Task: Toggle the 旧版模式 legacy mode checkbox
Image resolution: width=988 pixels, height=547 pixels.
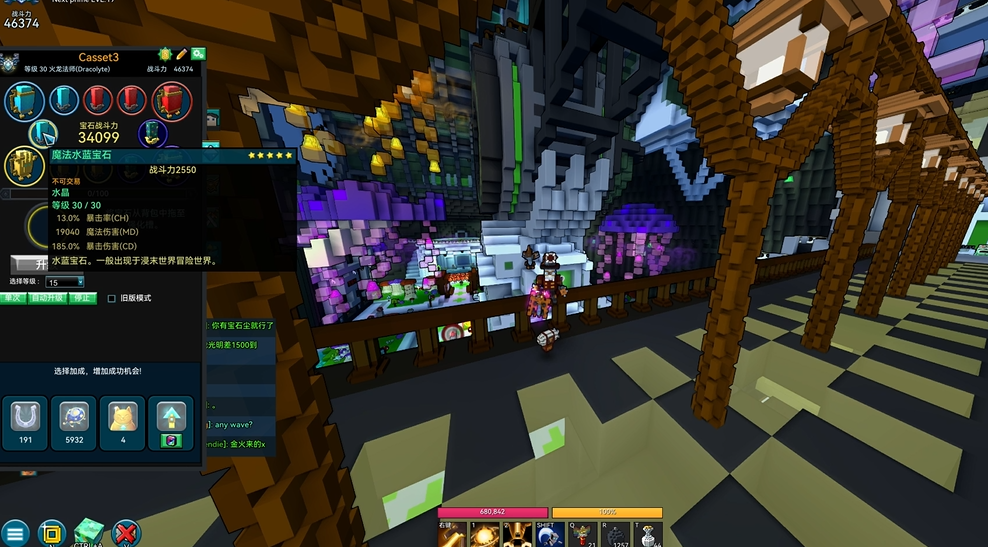Action: coord(112,298)
